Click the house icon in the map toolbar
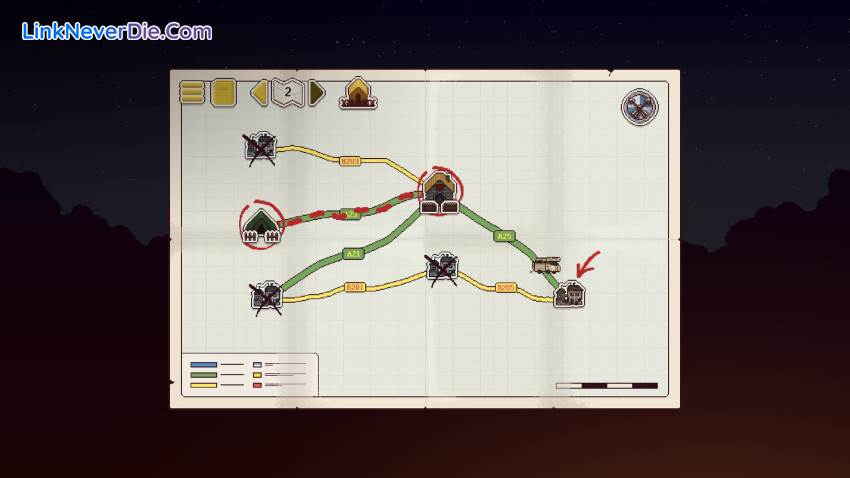Viewport: 850px width, 478px height. pyautogui.click(x=357, y=93)
